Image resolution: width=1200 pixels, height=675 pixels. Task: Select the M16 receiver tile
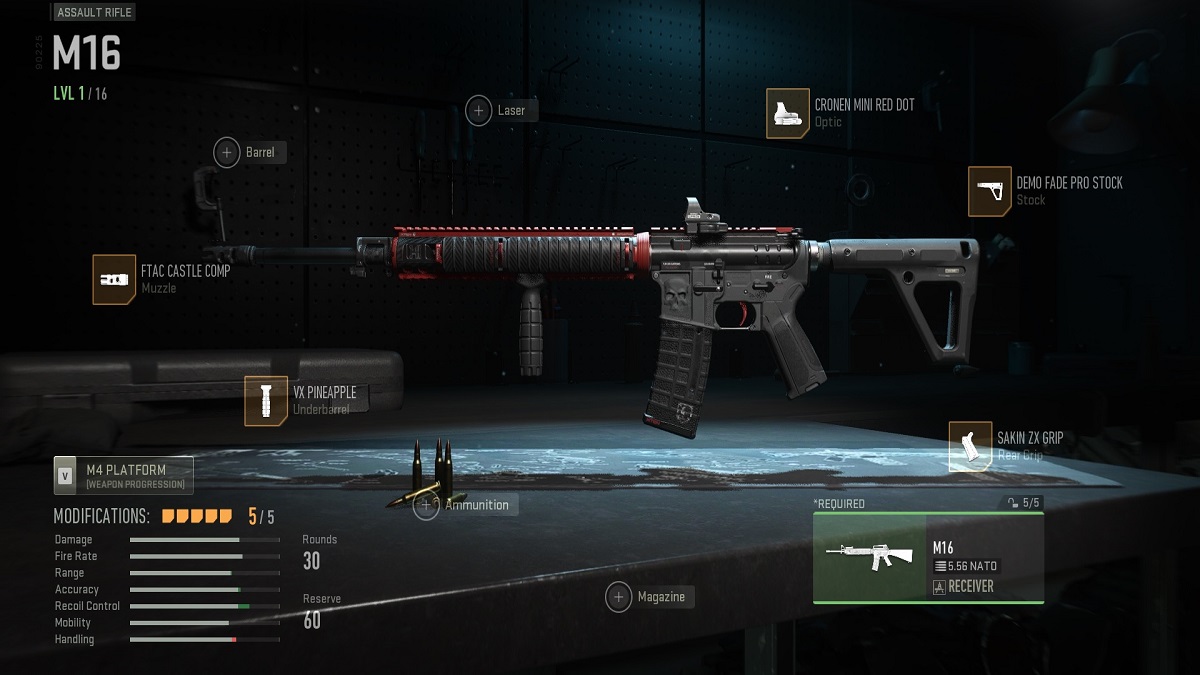[928, 558]
